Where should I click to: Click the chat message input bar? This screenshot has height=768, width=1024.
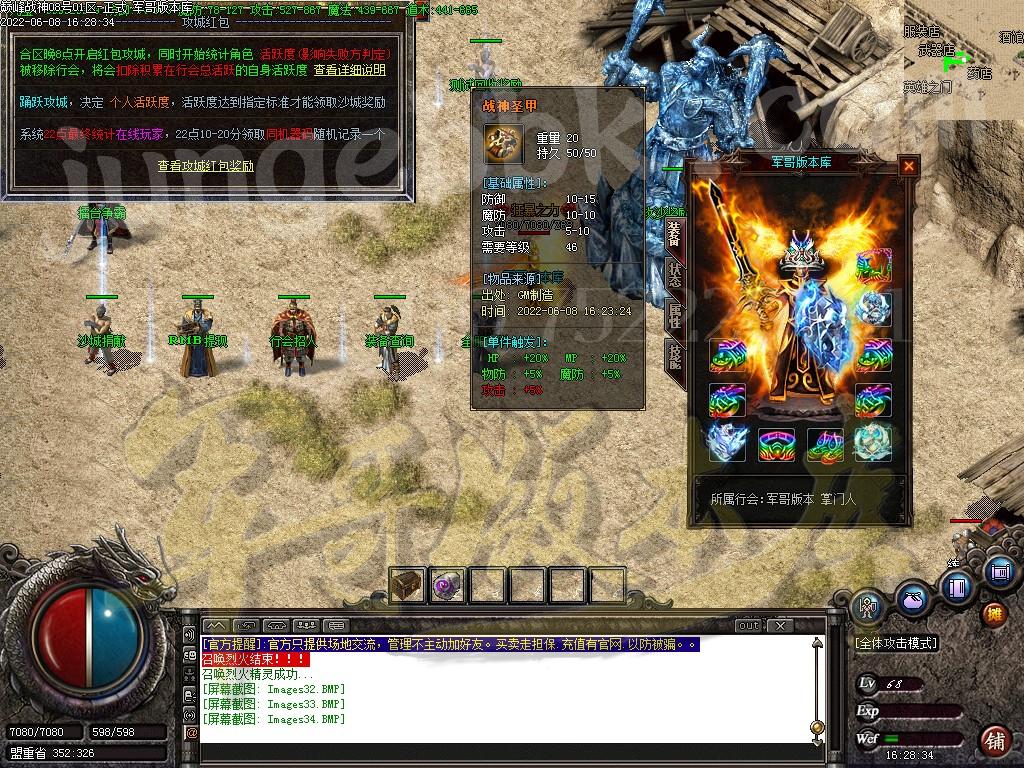[500, 737]
